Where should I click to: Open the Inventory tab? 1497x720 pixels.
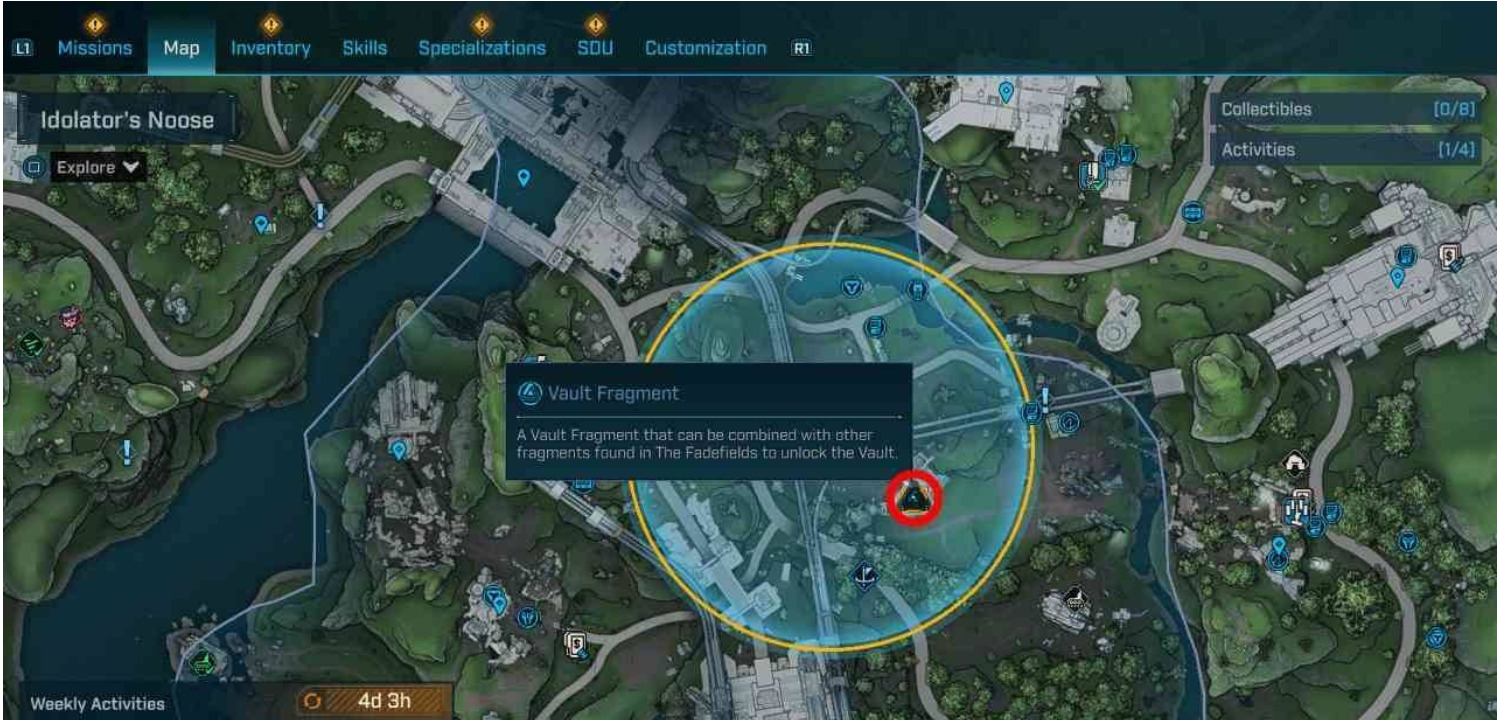point(270,48)
